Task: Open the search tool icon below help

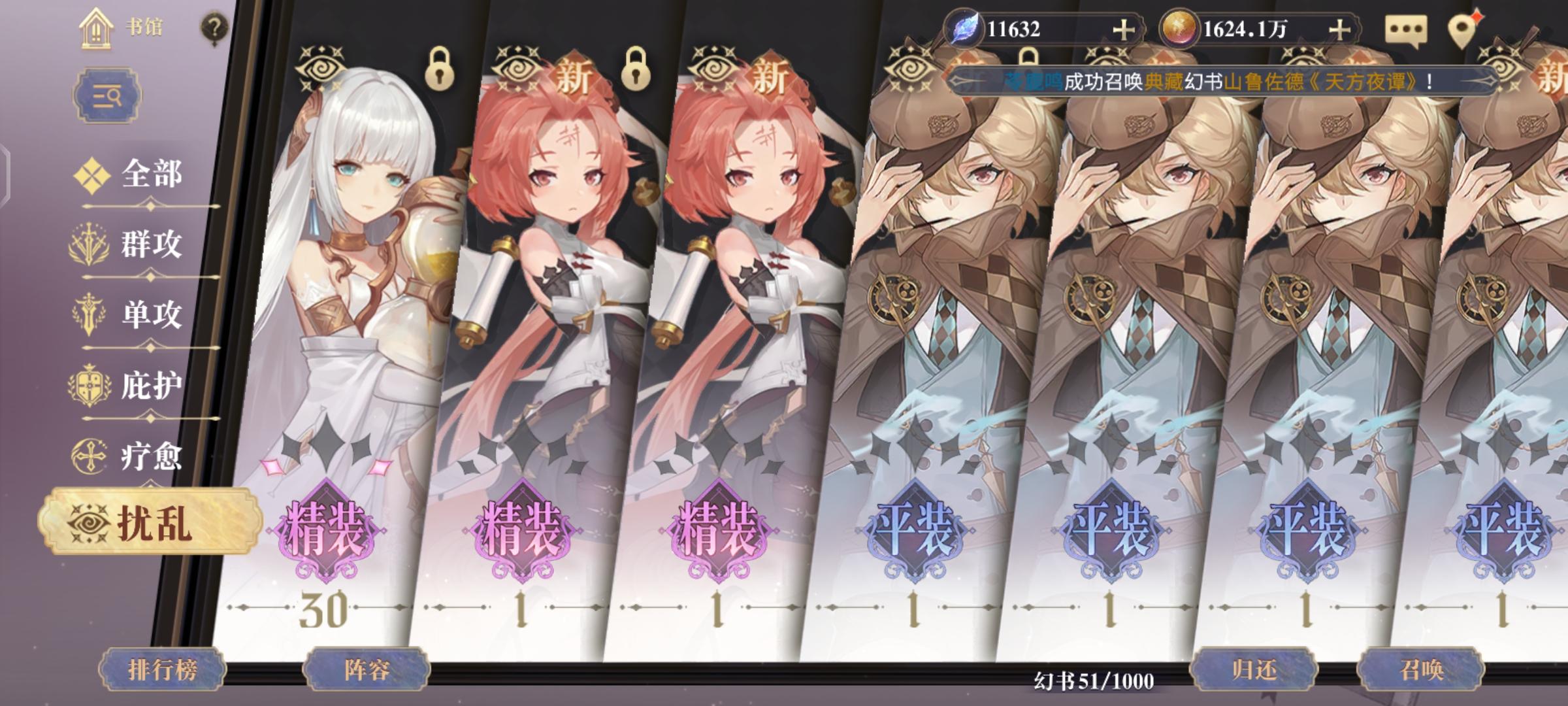Action: click(108, 96)
